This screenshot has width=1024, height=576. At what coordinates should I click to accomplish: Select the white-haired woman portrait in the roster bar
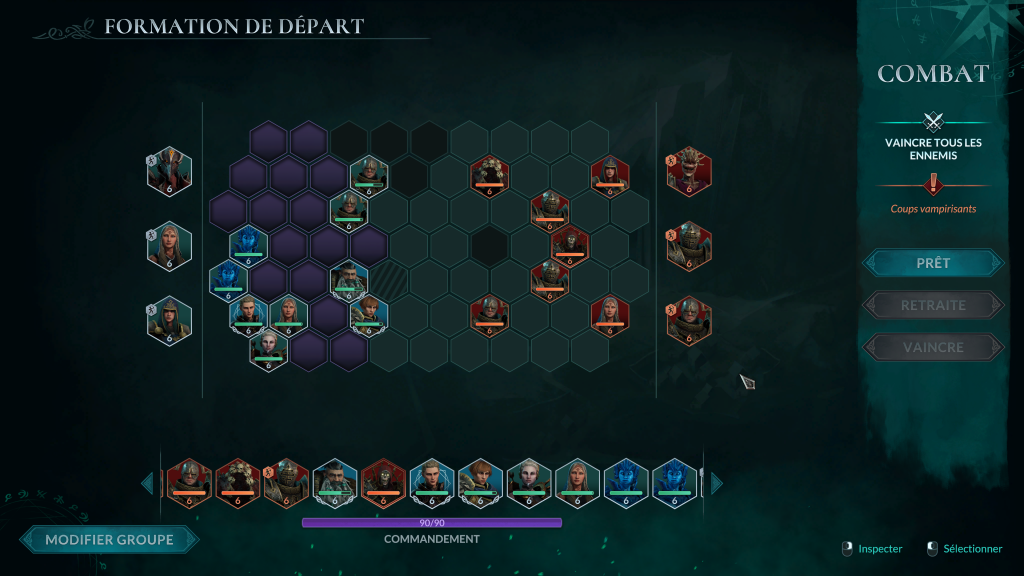[x=528, y=481]
